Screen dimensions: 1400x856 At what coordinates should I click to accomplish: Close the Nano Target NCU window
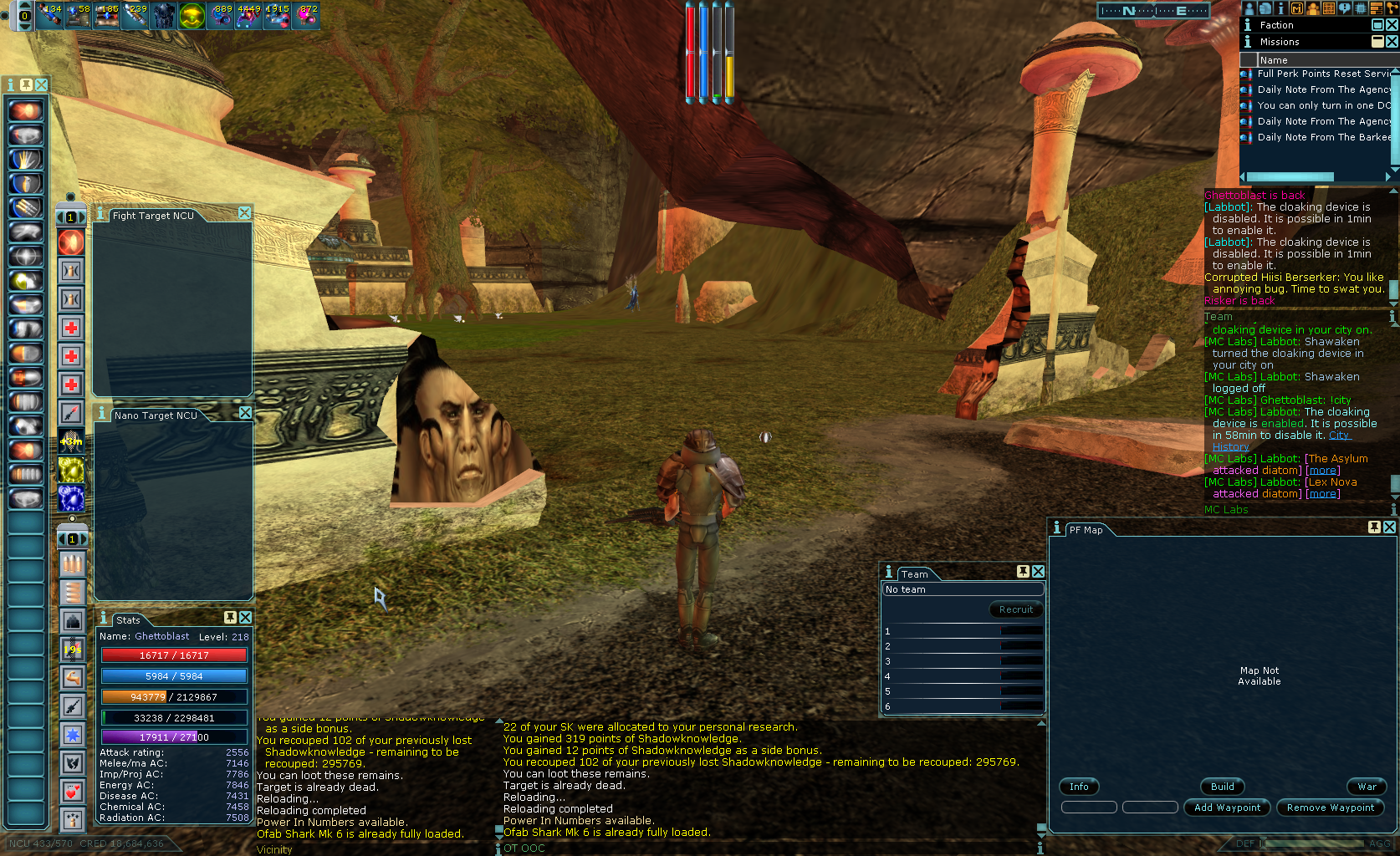tap(245, 413)
